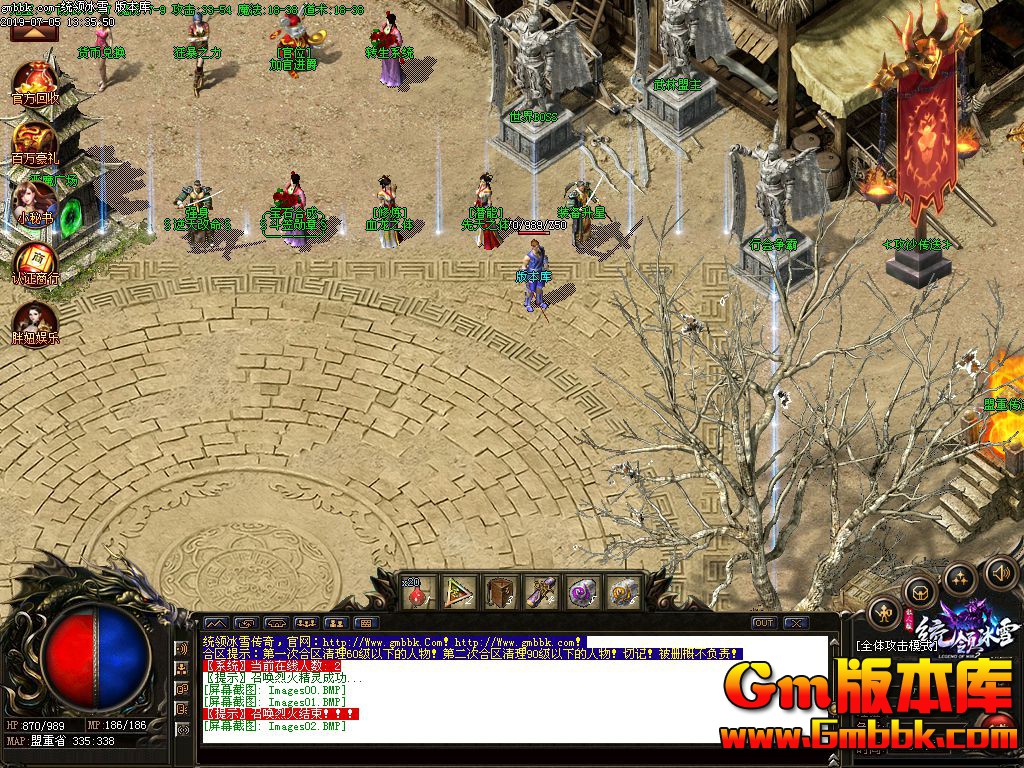Open the 官方回收 money bag icon
The height and width of the screenshot is (768, 1024).
click(x=36, y=81)
